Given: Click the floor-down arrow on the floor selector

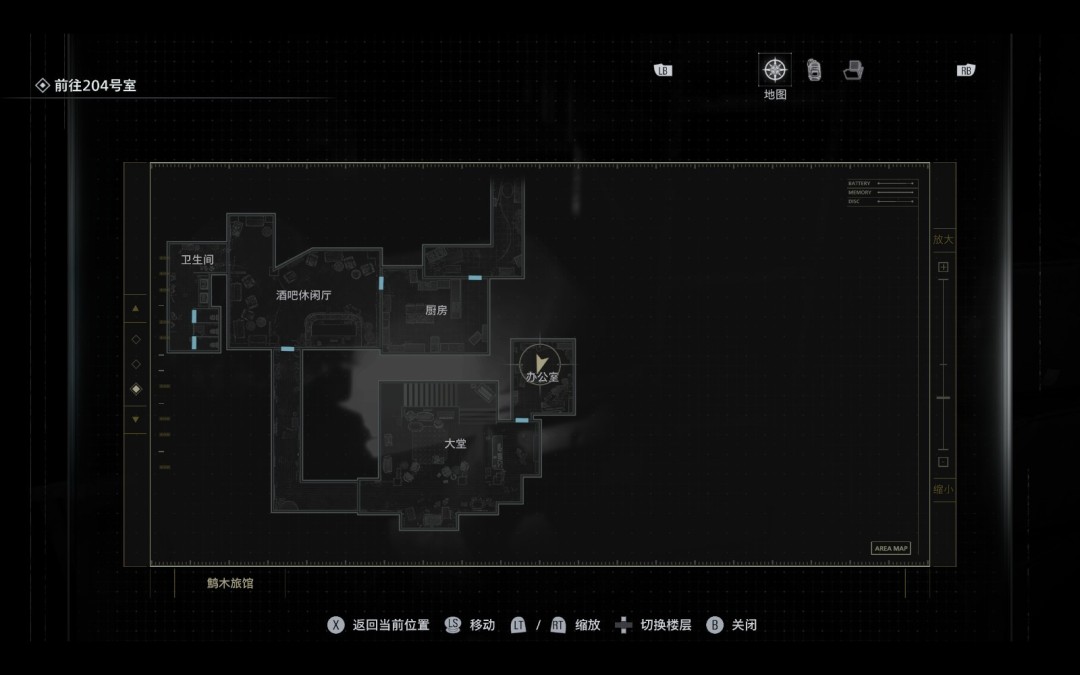Looking at the screenshot, I should [x=136, y=419].
